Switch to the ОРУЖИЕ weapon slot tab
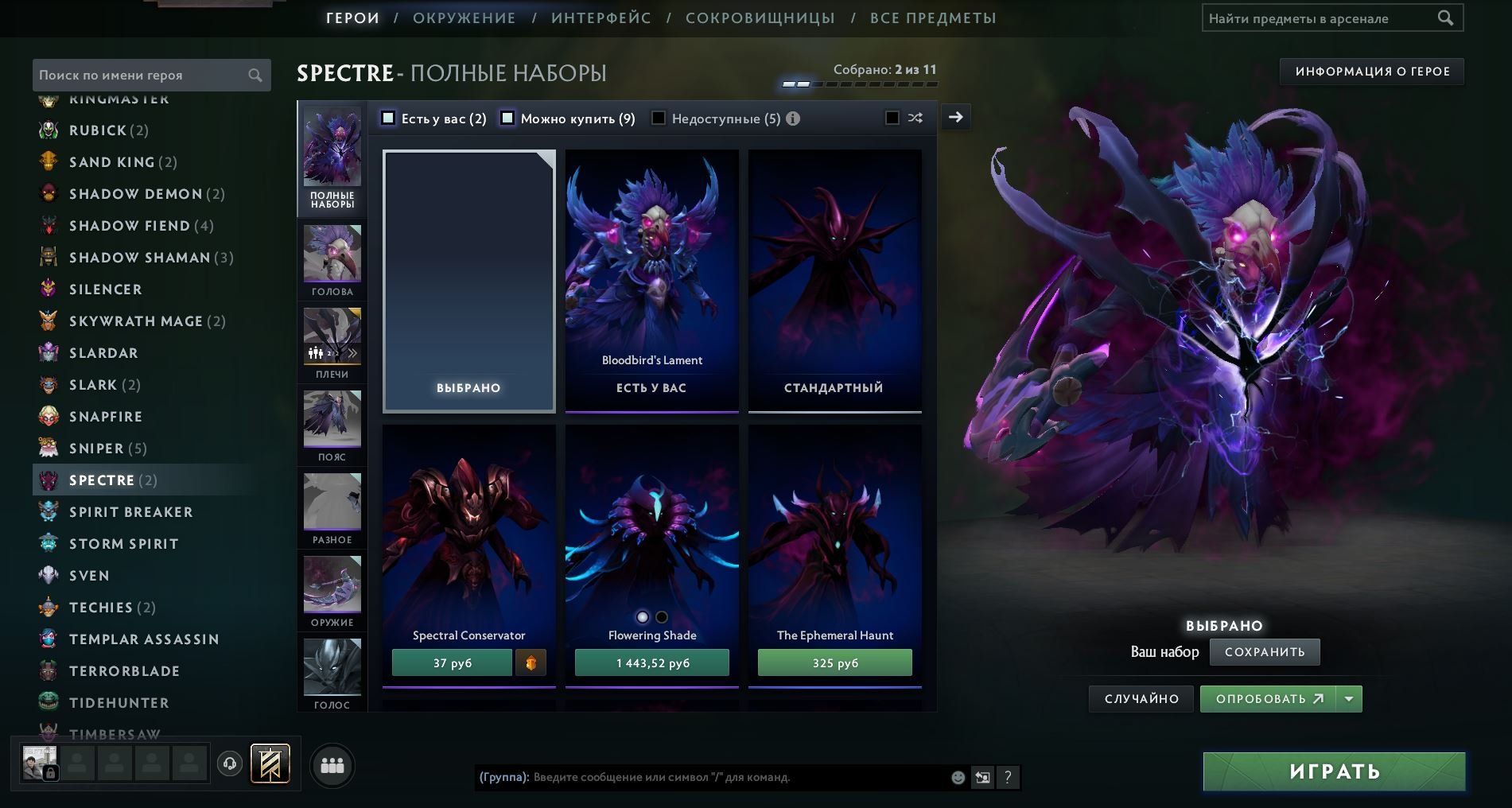1512x808 pixels. [332, 592]
